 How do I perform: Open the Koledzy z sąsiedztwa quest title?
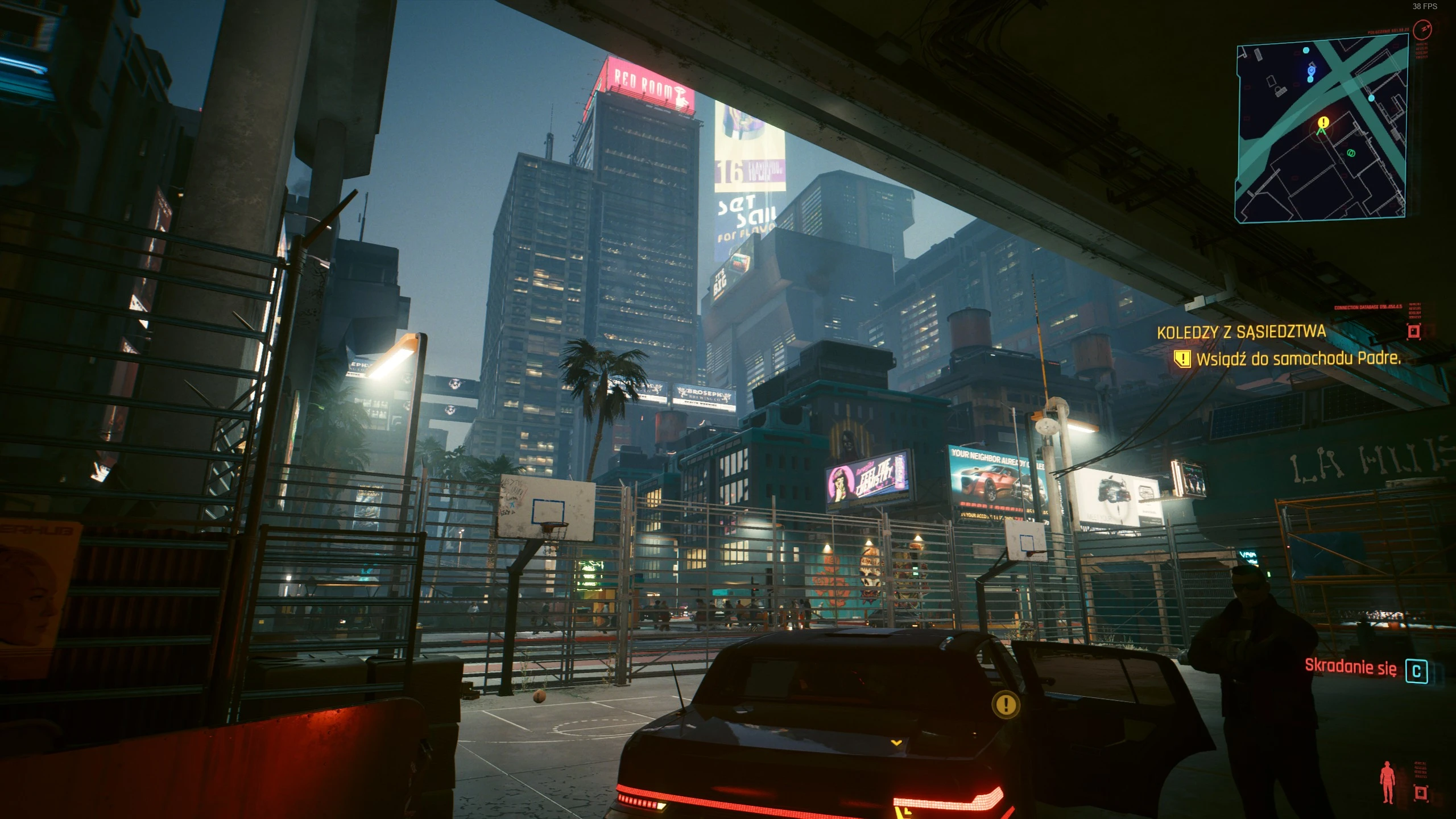pyautogui.click(x=1241, y=332)
